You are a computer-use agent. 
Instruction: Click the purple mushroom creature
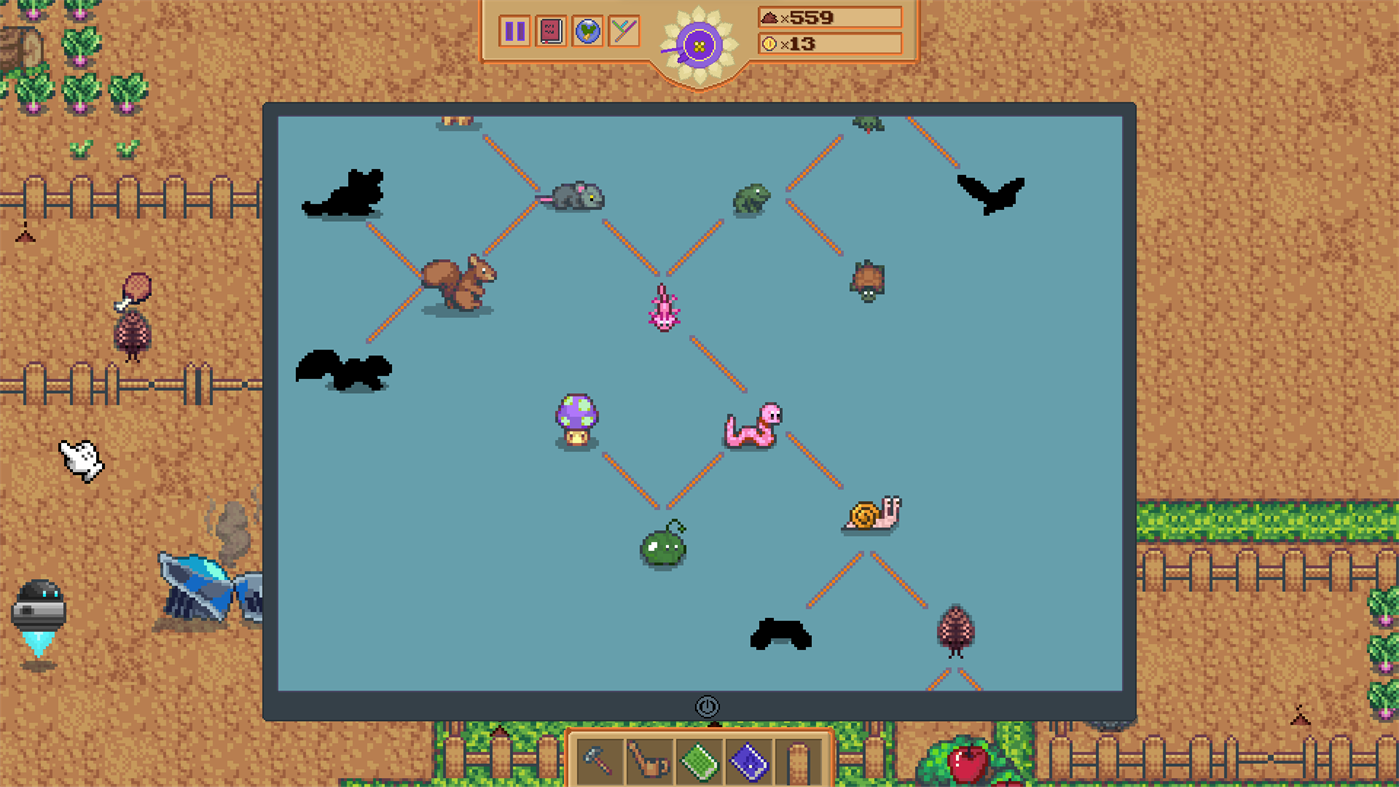tap(576, 420)
